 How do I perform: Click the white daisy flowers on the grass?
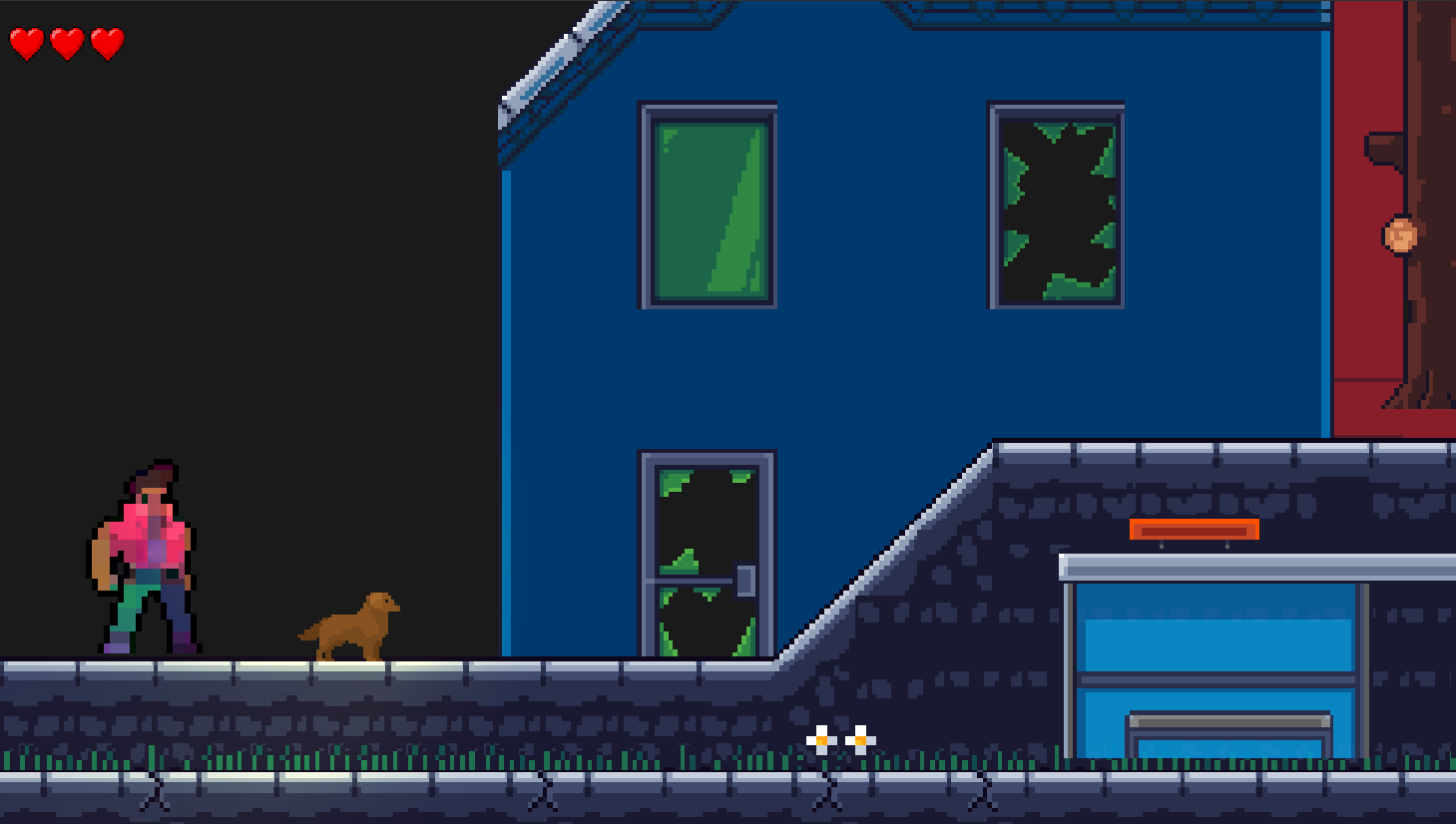841,738
